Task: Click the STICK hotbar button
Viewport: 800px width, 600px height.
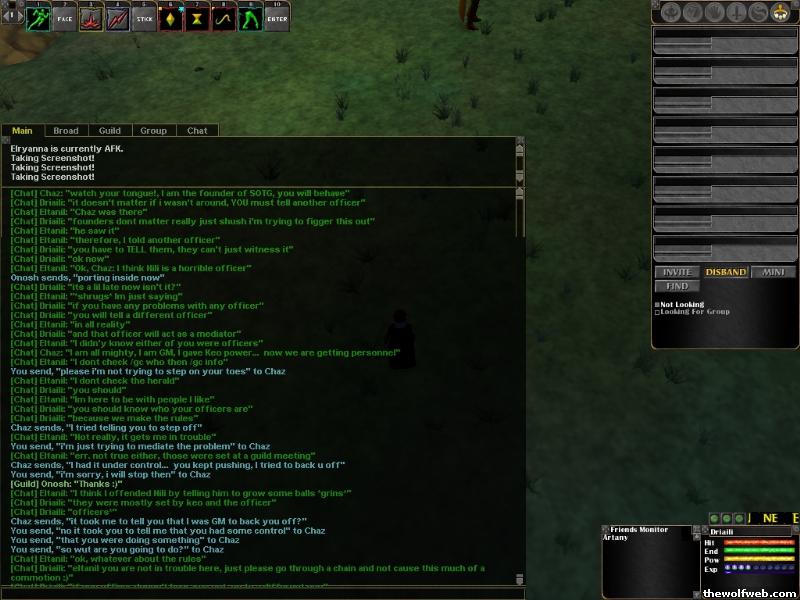Action: pos(145,17)
